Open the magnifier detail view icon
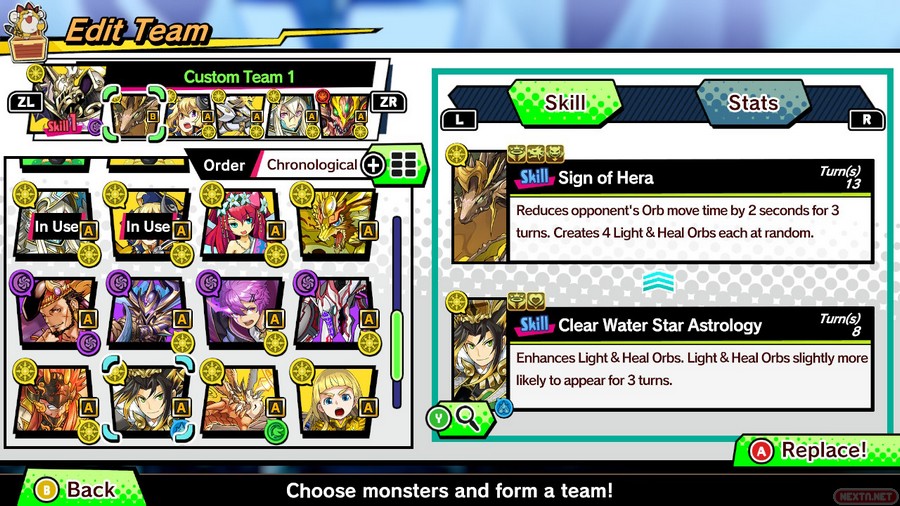 tap(466, 418)
